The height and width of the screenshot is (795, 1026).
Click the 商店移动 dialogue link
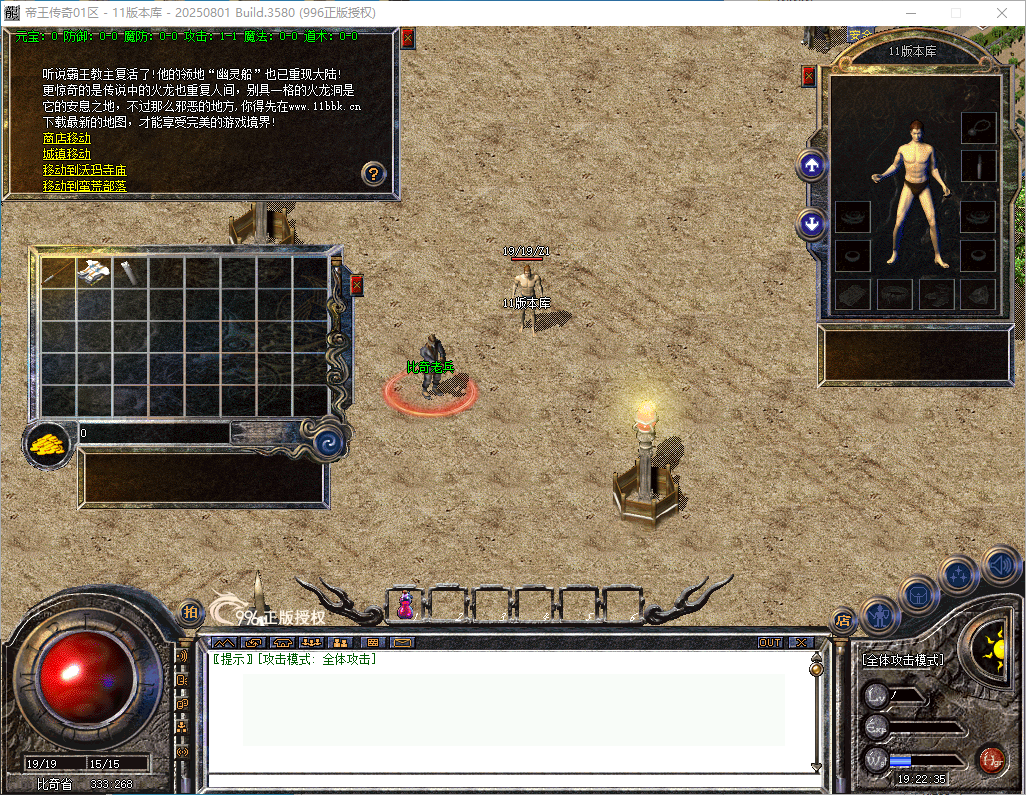click(x=66, y=138)
